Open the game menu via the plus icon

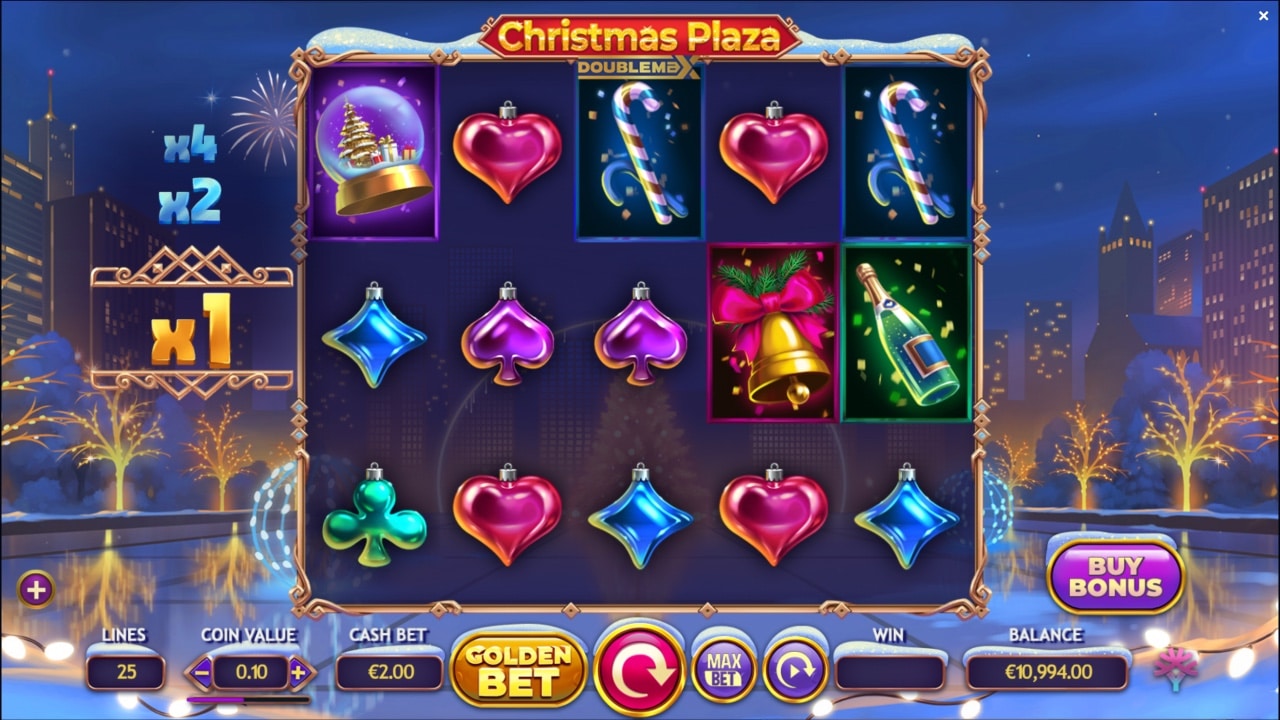[38, 587]
